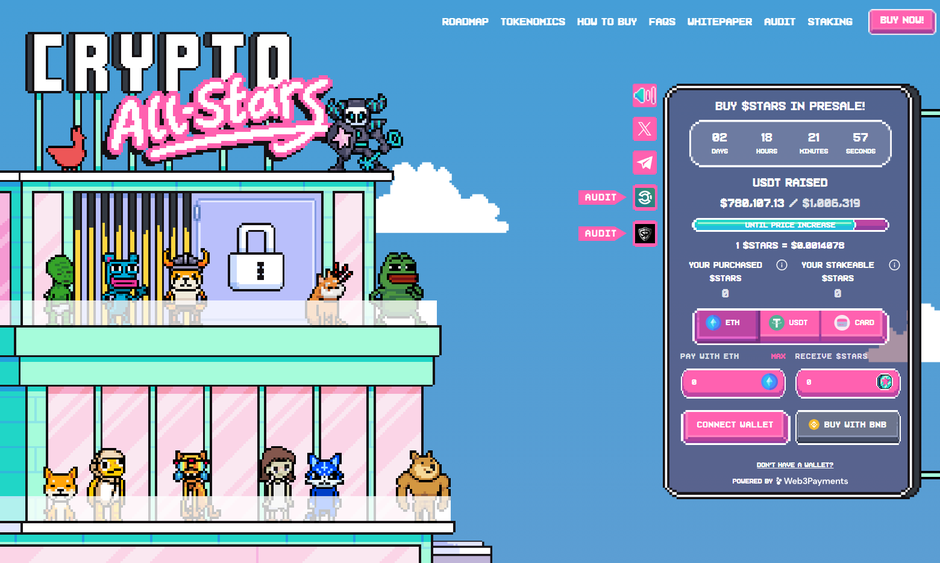Click the Connect Wallet button
Screen dimensions: 940x563
735,425
